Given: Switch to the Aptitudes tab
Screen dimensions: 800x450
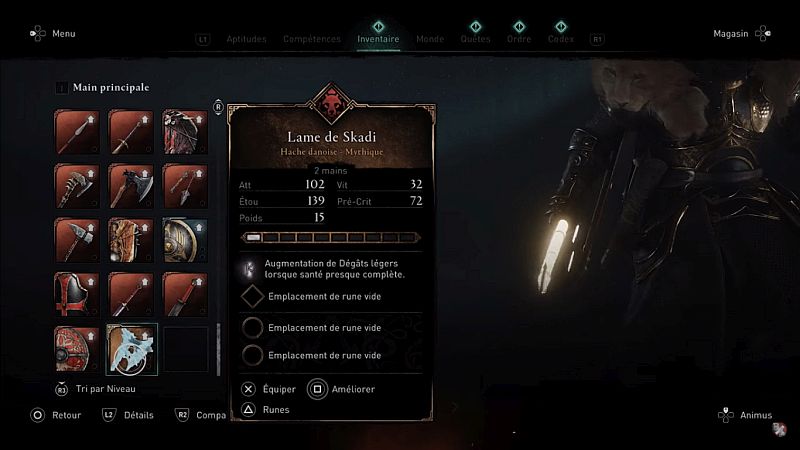Looking at the screenshot, I should (246, 40).
